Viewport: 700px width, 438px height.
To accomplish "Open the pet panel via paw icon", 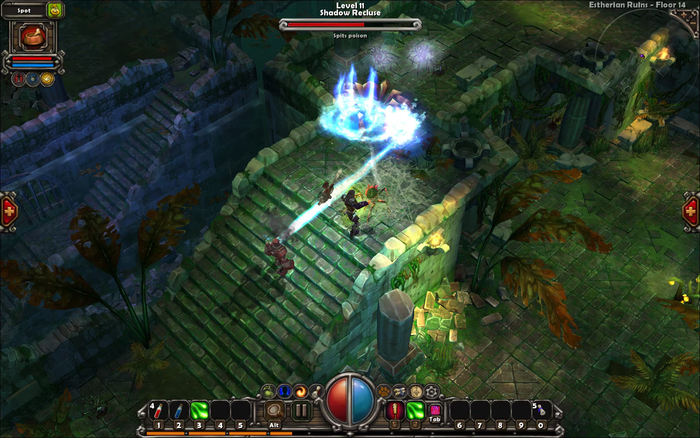I will click(383, 390).
